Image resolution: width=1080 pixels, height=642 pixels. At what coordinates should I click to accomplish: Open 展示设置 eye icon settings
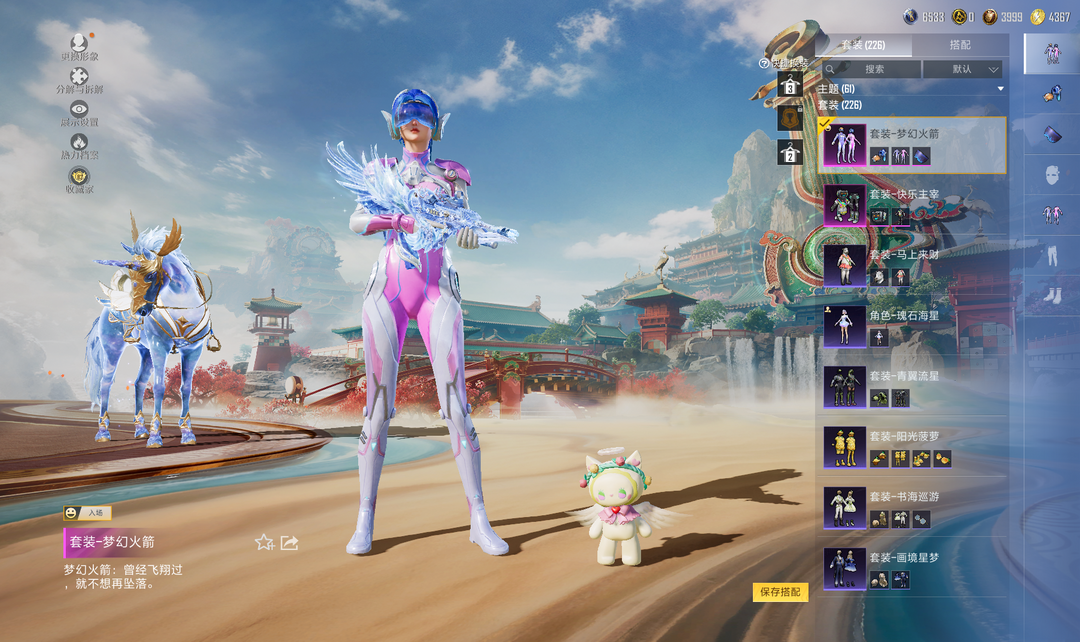[x=79, y=111]
